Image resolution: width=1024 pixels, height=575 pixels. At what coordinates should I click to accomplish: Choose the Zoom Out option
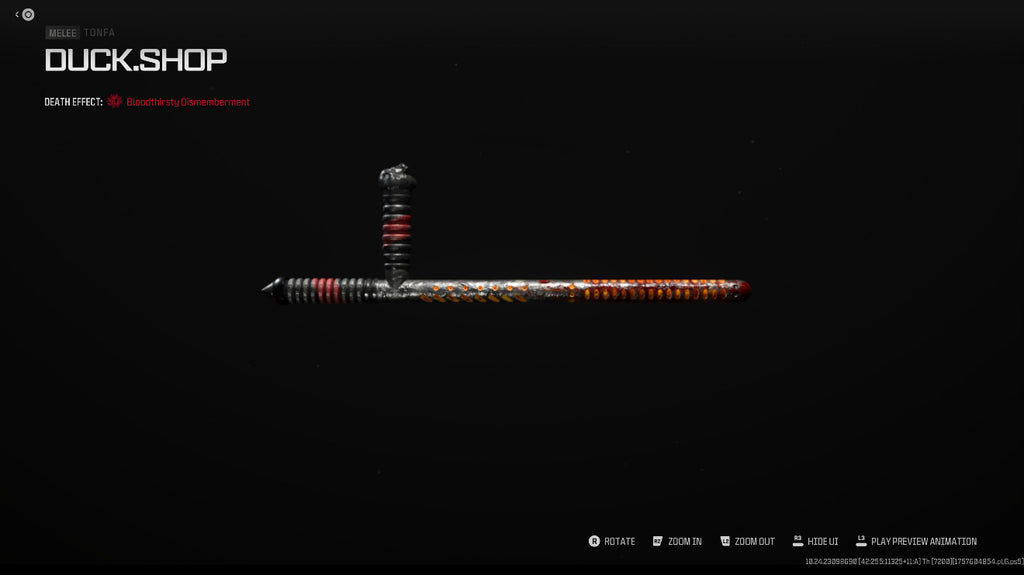[746, 541]
